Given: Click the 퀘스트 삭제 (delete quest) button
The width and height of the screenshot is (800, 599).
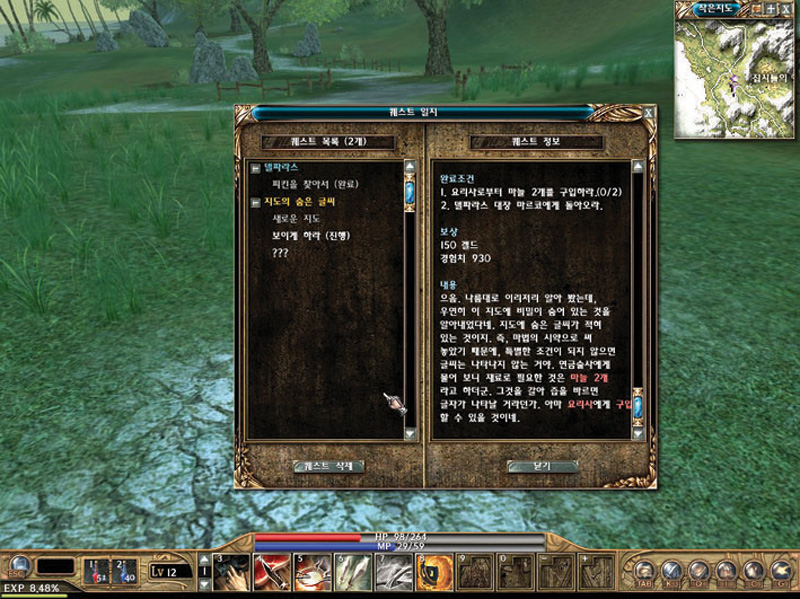Looking at the screenshot, I should click(x=328, y=466).
